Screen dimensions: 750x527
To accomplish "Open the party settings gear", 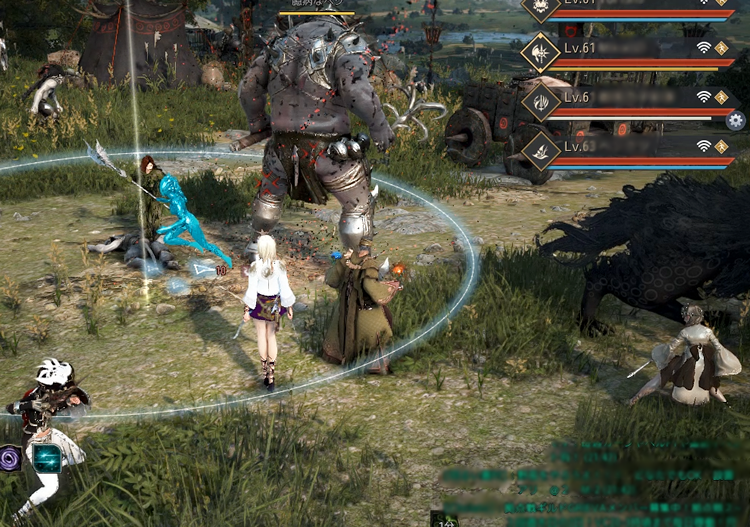I will tap(737, 121).
